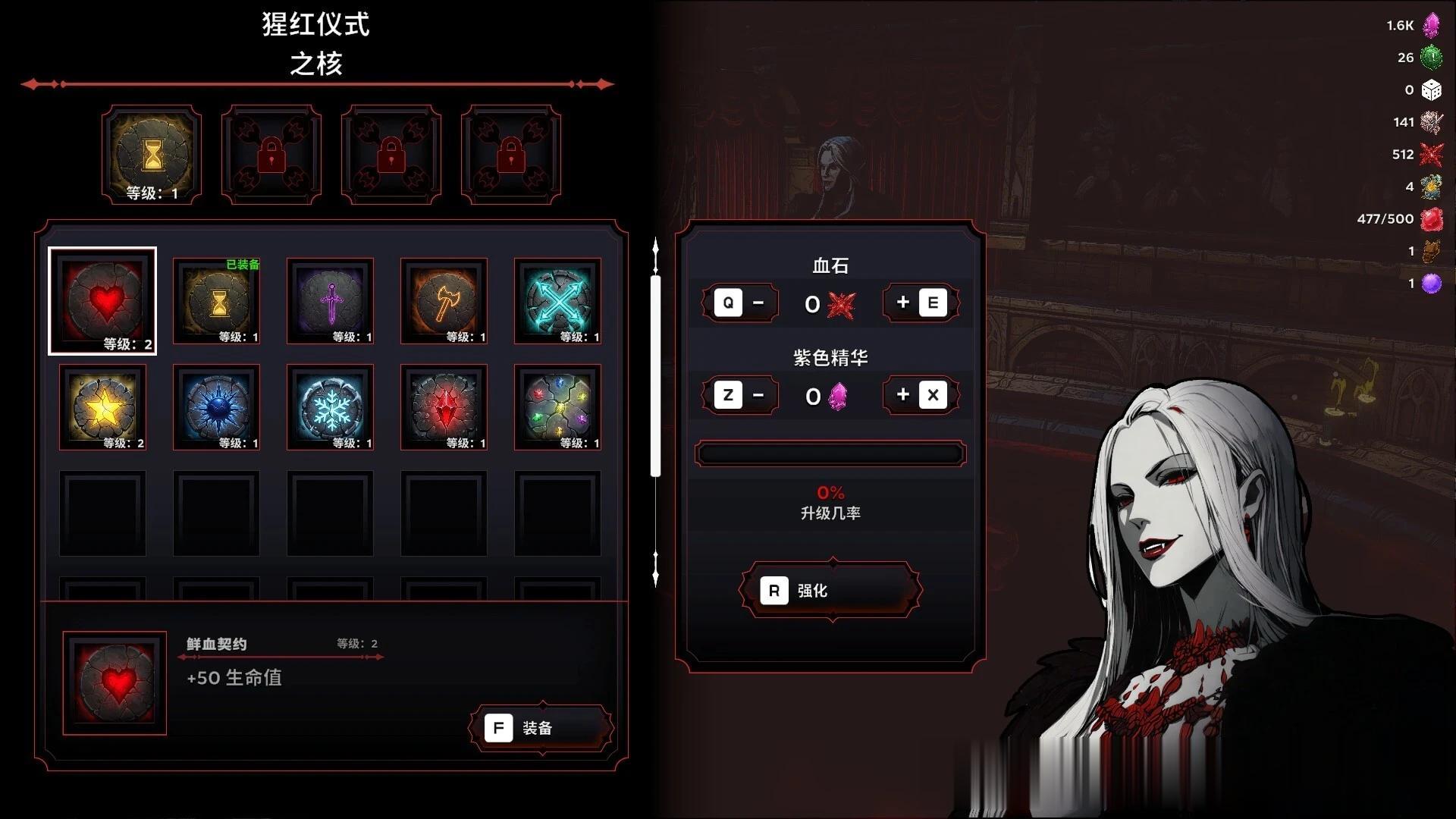Increase the purple essence amount
This screenshot has width=1456, height=819.
pos(921,395)
